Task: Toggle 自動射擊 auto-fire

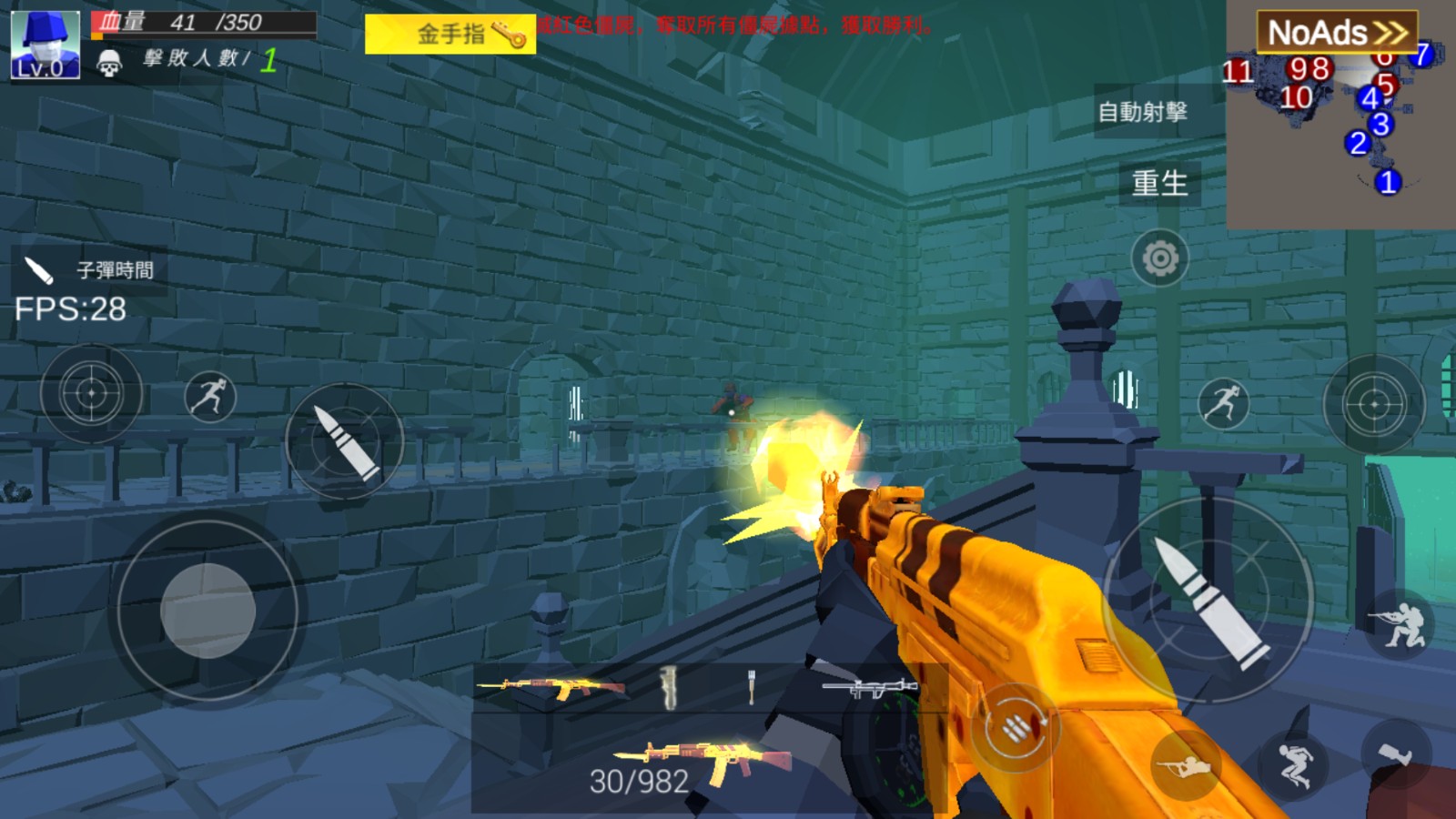Action: 1143,112
